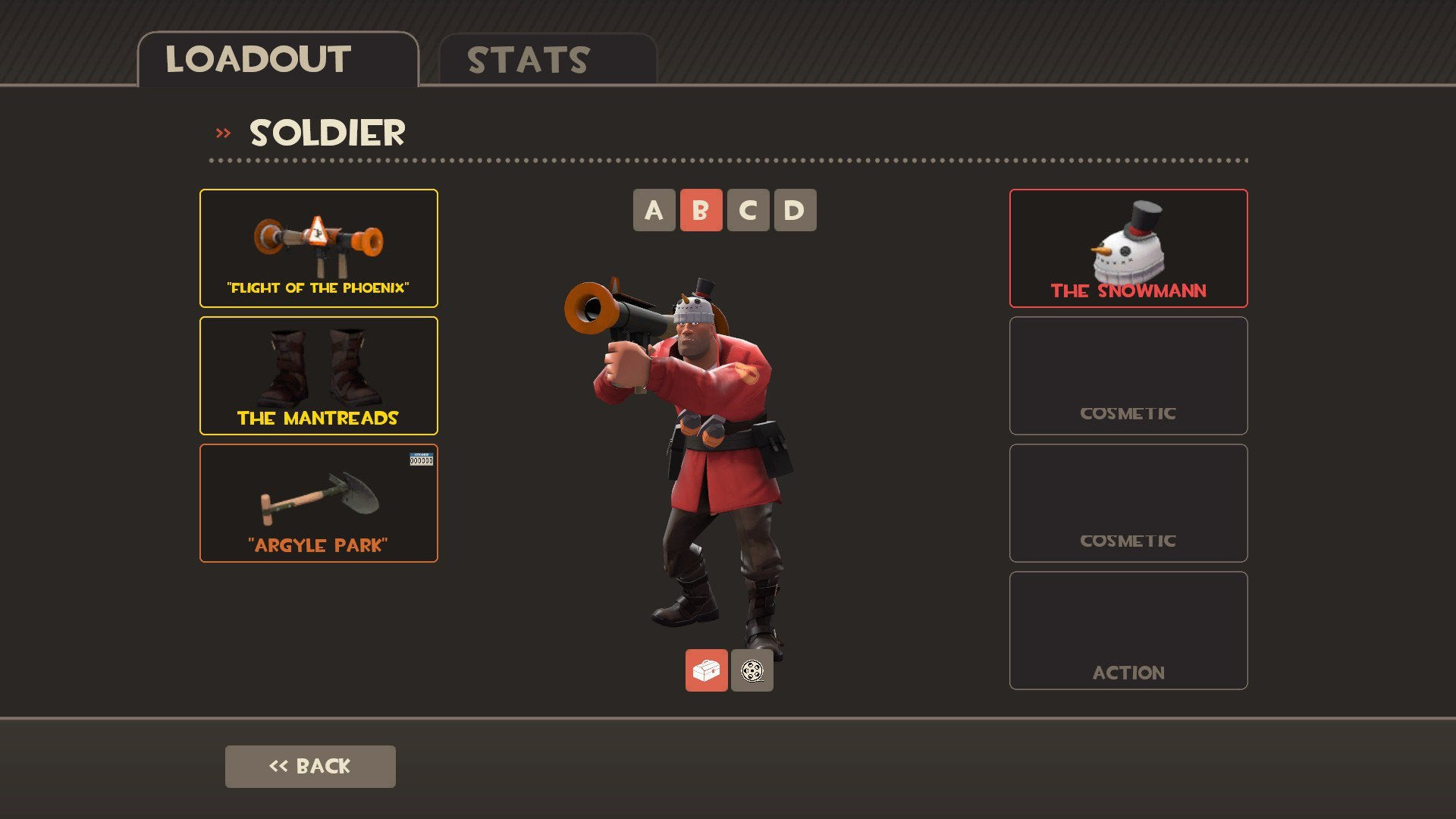This screenshot has width=1456, height=819.
Task: Open The Snowmann cosmetic slot
Action: tap(1128, 248)
